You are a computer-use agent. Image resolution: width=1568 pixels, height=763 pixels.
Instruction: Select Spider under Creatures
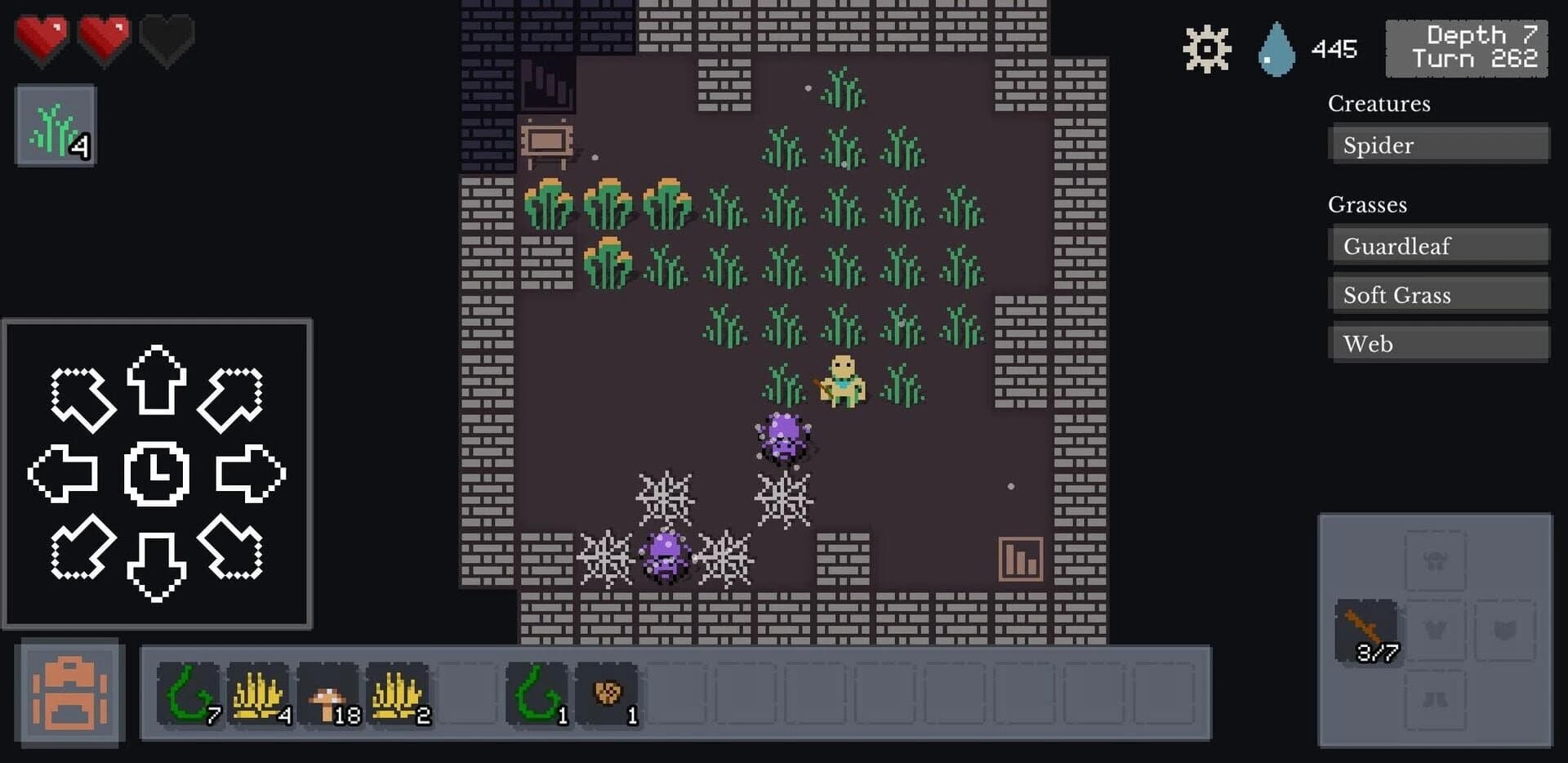coord(1439,145)
